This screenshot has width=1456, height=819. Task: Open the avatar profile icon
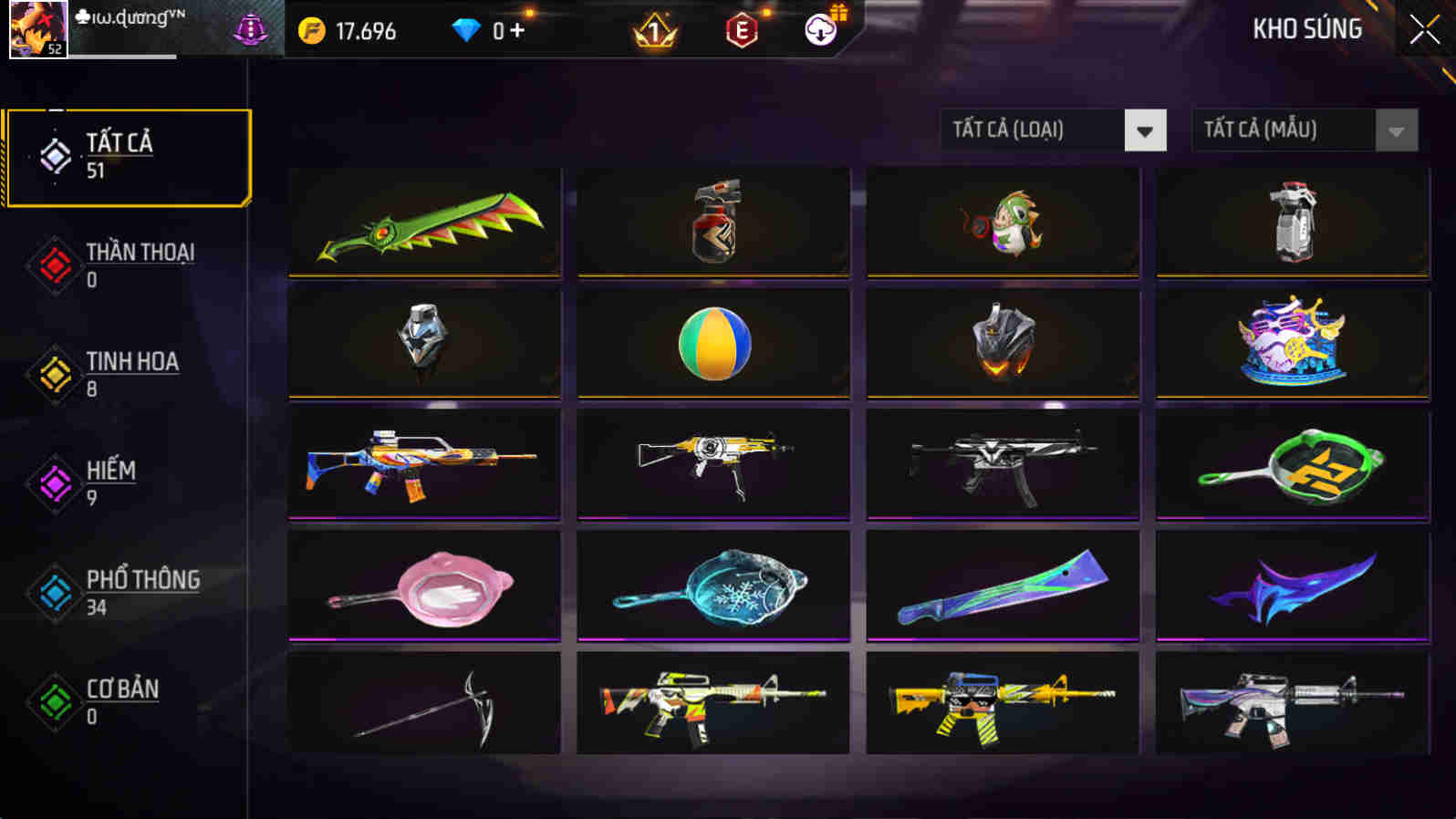click(36, 30)
